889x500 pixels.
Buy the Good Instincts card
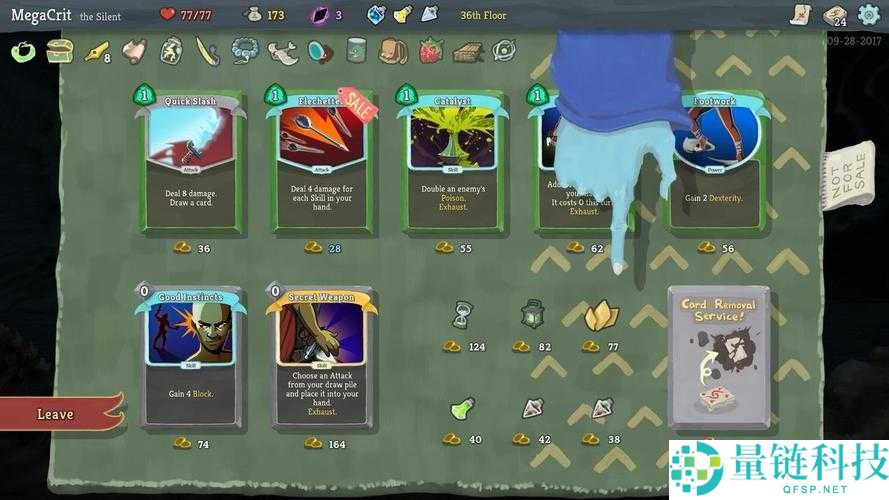click(190, 355)
